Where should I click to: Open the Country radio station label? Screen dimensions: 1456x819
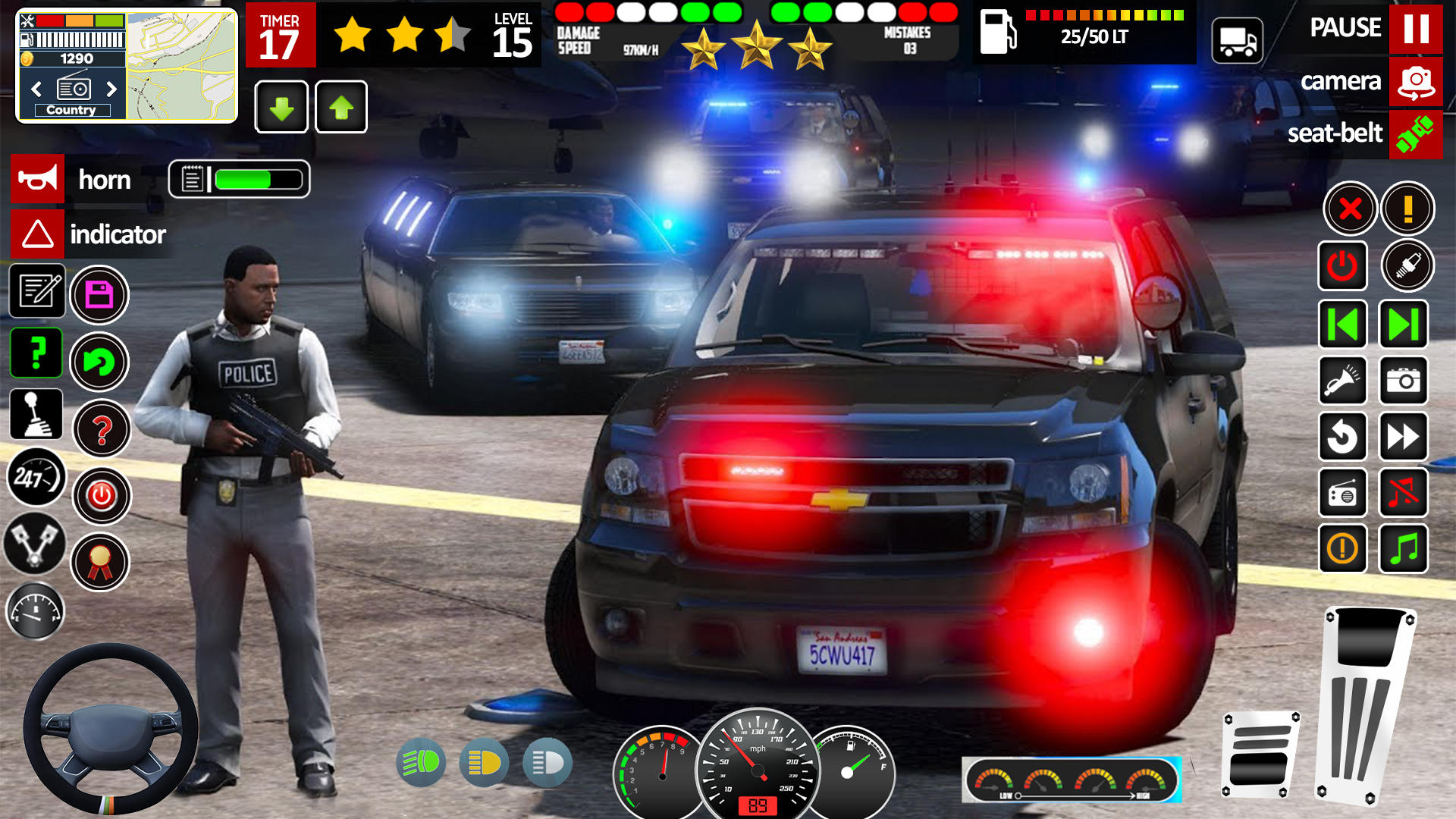71,110
